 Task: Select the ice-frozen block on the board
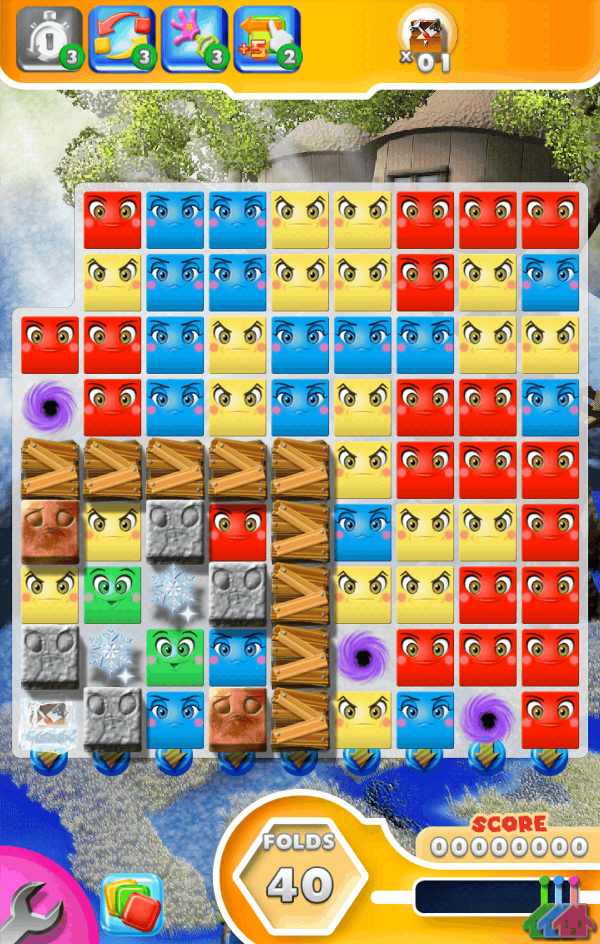pos(48,722)
